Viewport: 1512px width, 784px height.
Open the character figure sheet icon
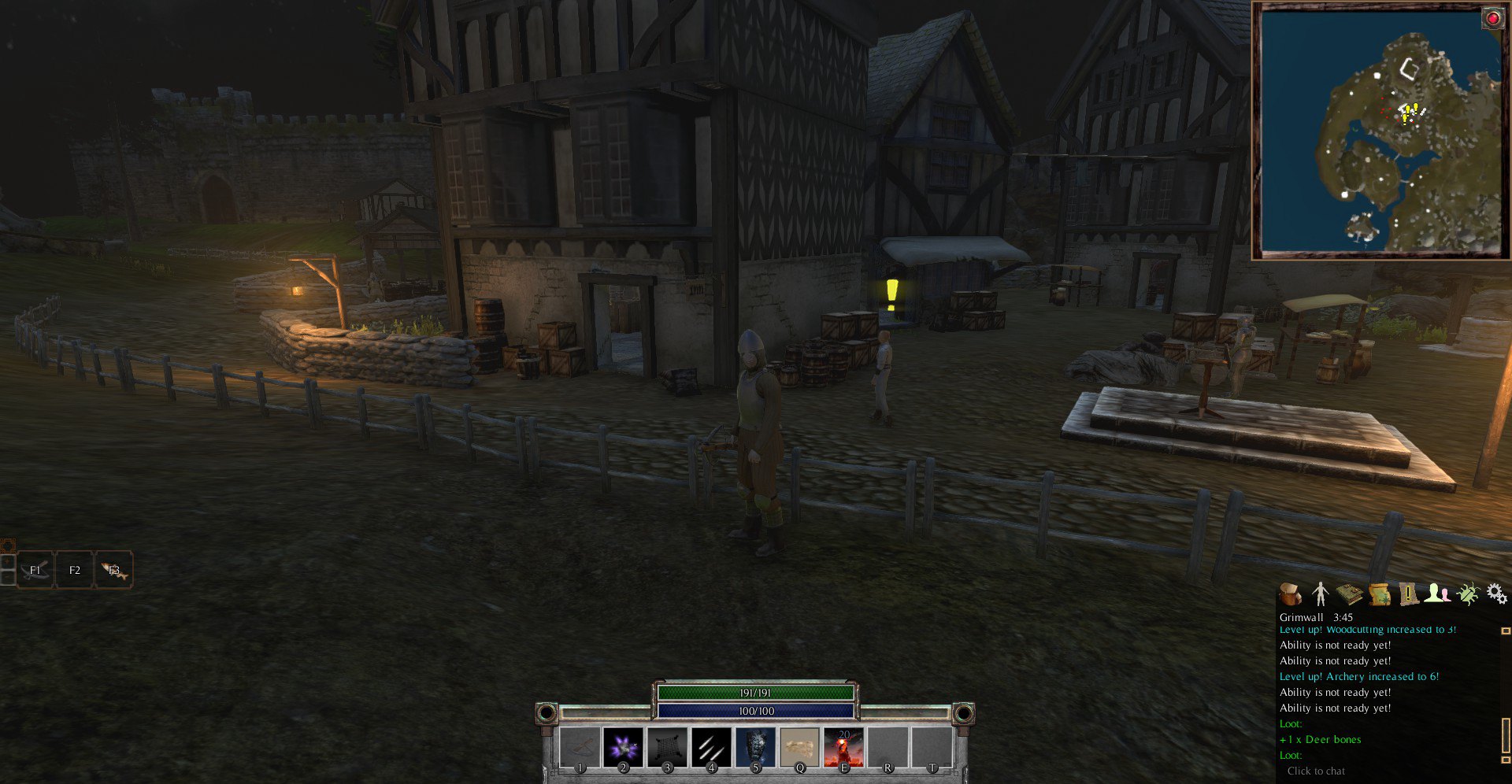click(x=1321, y=594)
